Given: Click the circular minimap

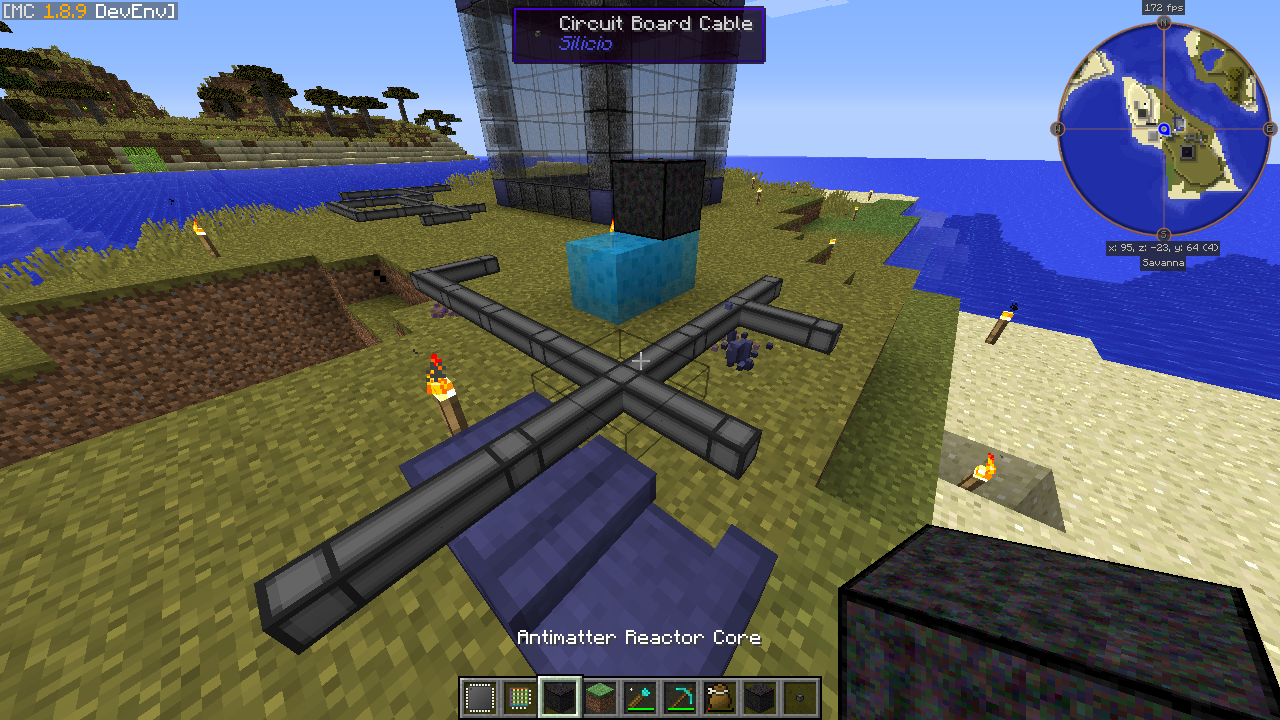Looking at the screenshot, I should coord(1164,129).
